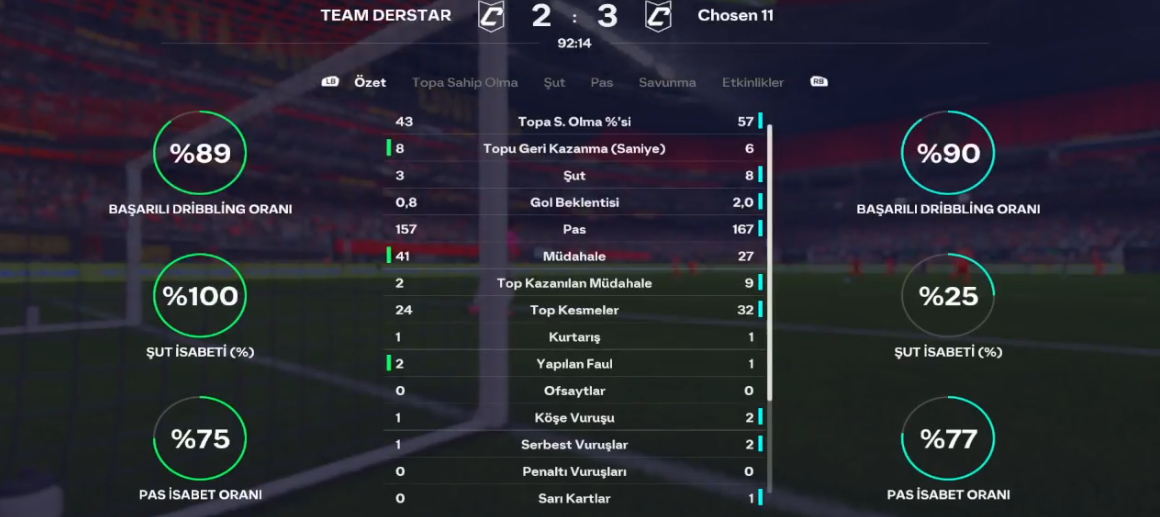Viewport: 1160px width, 517px height.
Task: Switch to the Savunma tab
Action: click(x=667, y=83)
